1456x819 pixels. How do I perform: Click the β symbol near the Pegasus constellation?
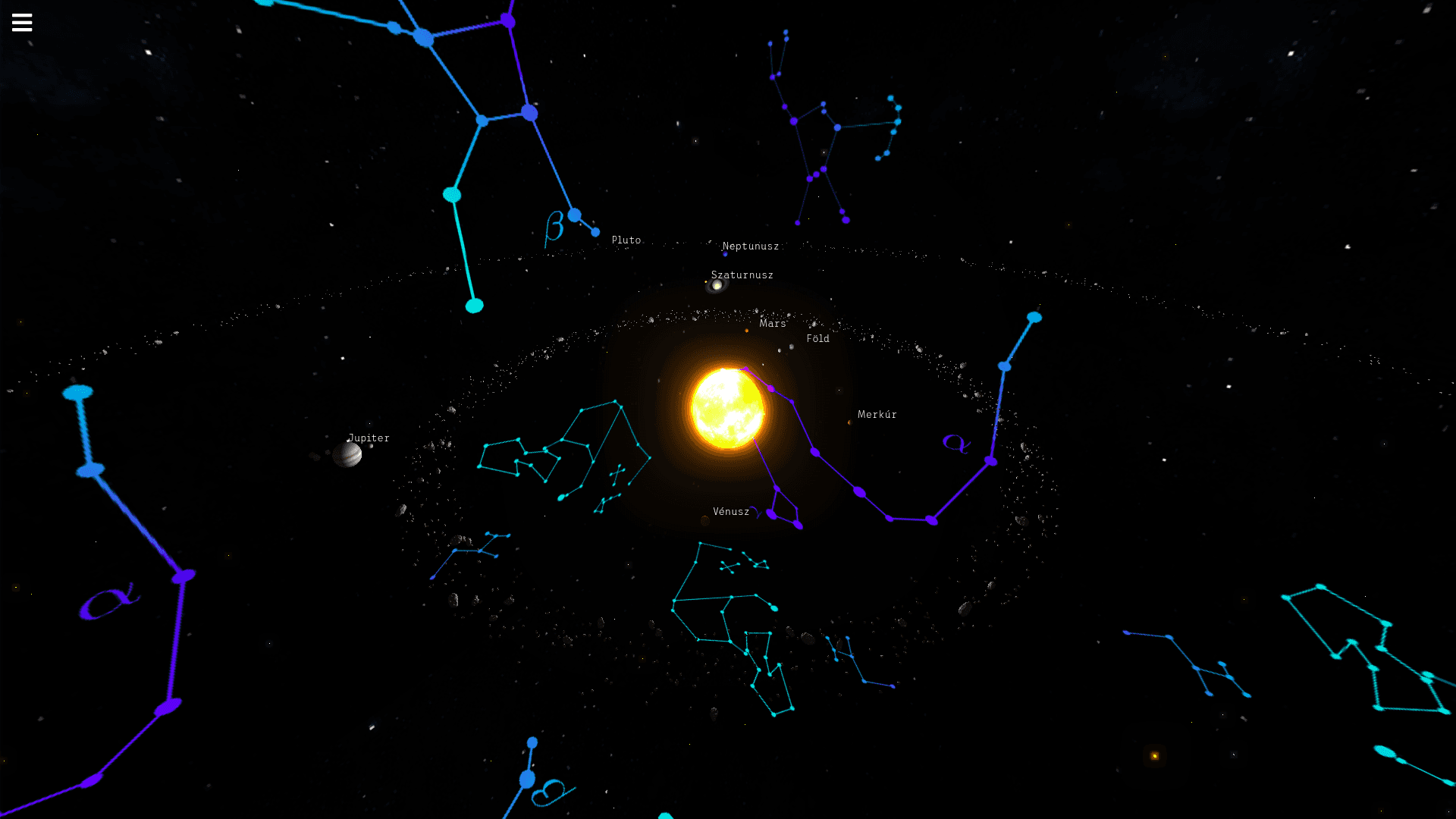pyautogui.click(x=553, y=225)
